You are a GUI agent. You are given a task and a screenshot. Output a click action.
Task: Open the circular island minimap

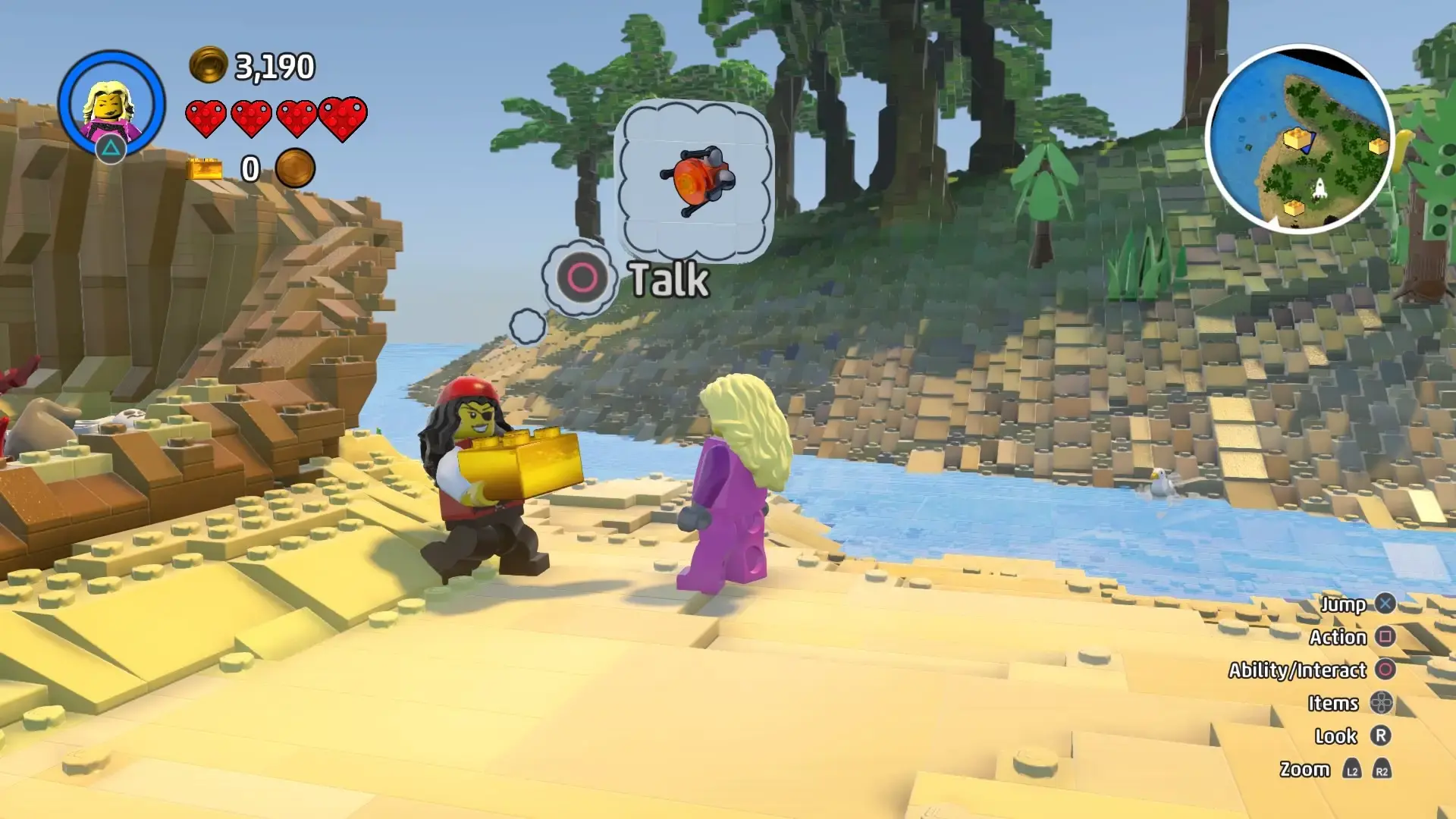pos(1300,139)
